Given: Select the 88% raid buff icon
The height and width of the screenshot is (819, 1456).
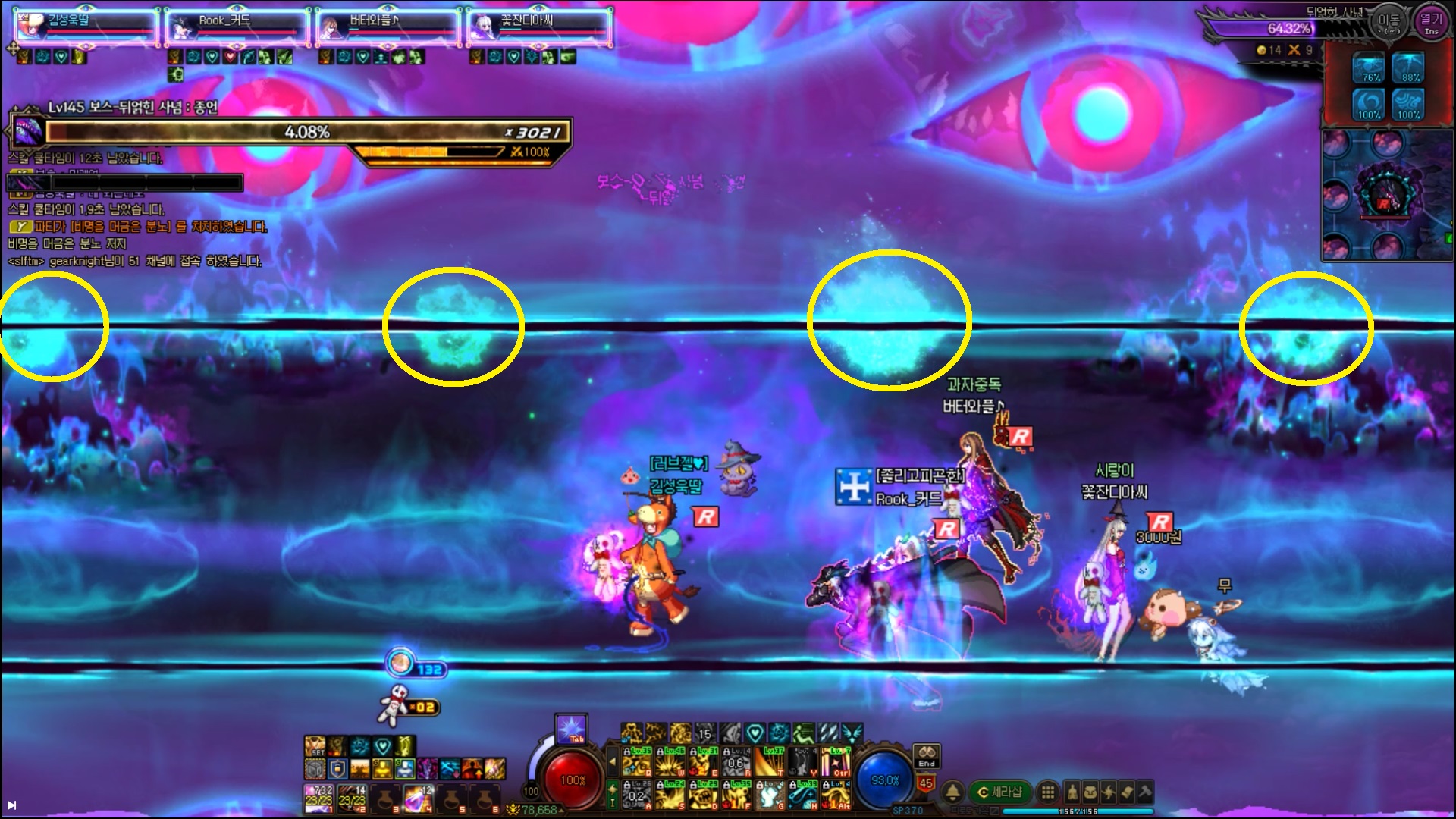Looking at the screenshot, I should coord(1409,67).
